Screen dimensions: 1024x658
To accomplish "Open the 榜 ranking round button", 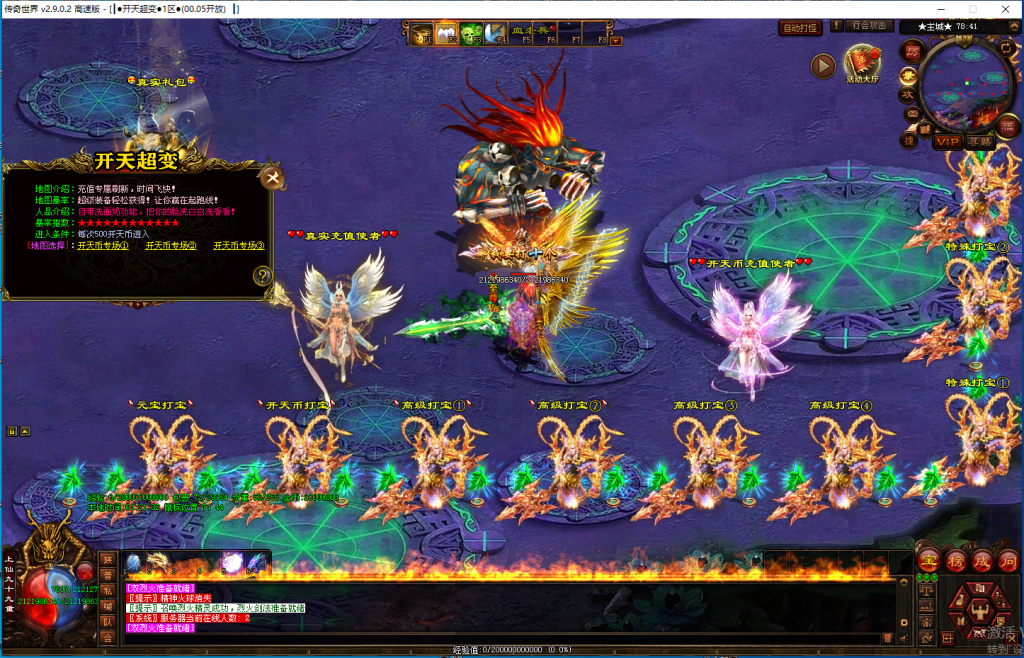I will (x=956, y=560).
